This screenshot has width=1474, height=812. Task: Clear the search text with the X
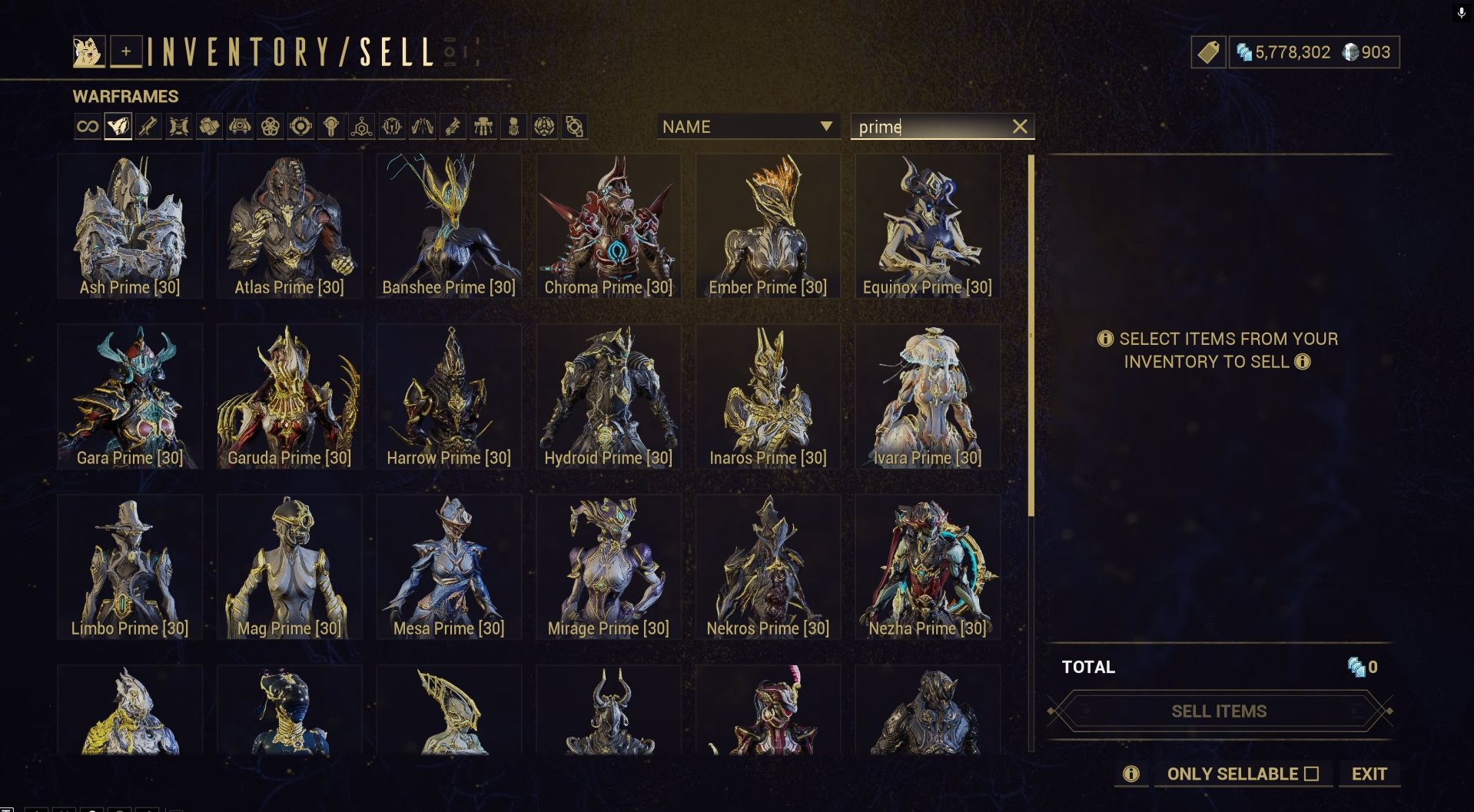1020,127
